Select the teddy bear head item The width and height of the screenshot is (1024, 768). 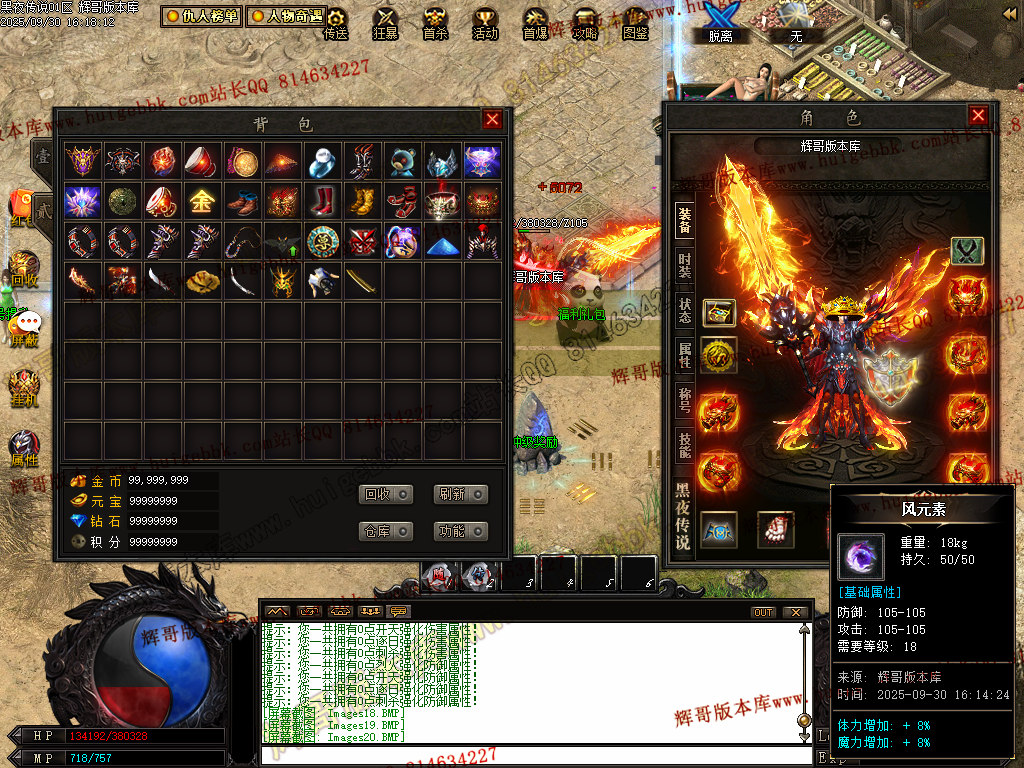(403, 161)
